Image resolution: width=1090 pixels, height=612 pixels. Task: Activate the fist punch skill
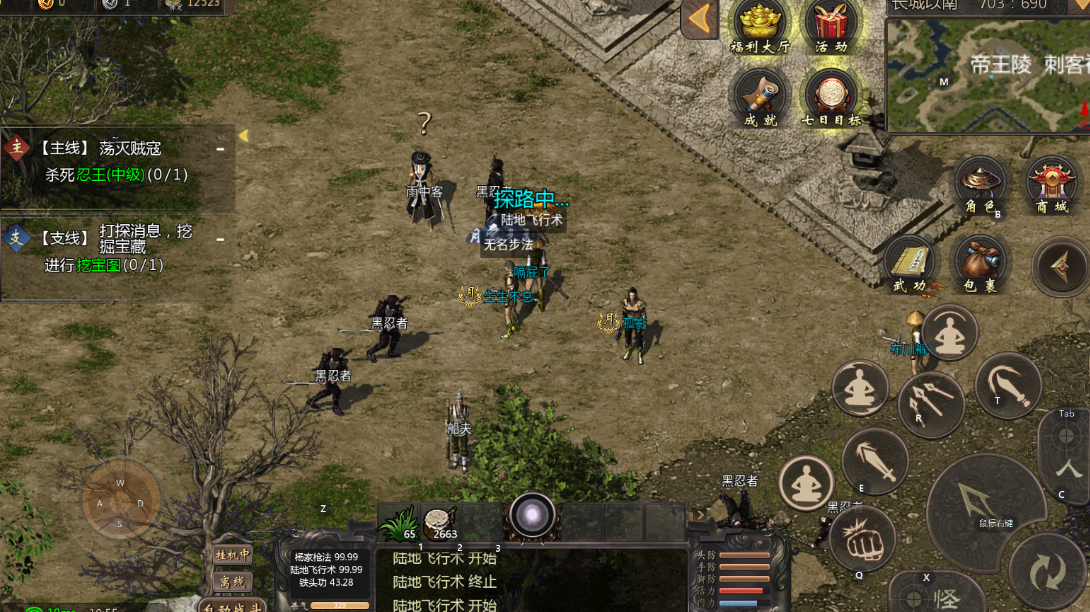click(861, 538)
